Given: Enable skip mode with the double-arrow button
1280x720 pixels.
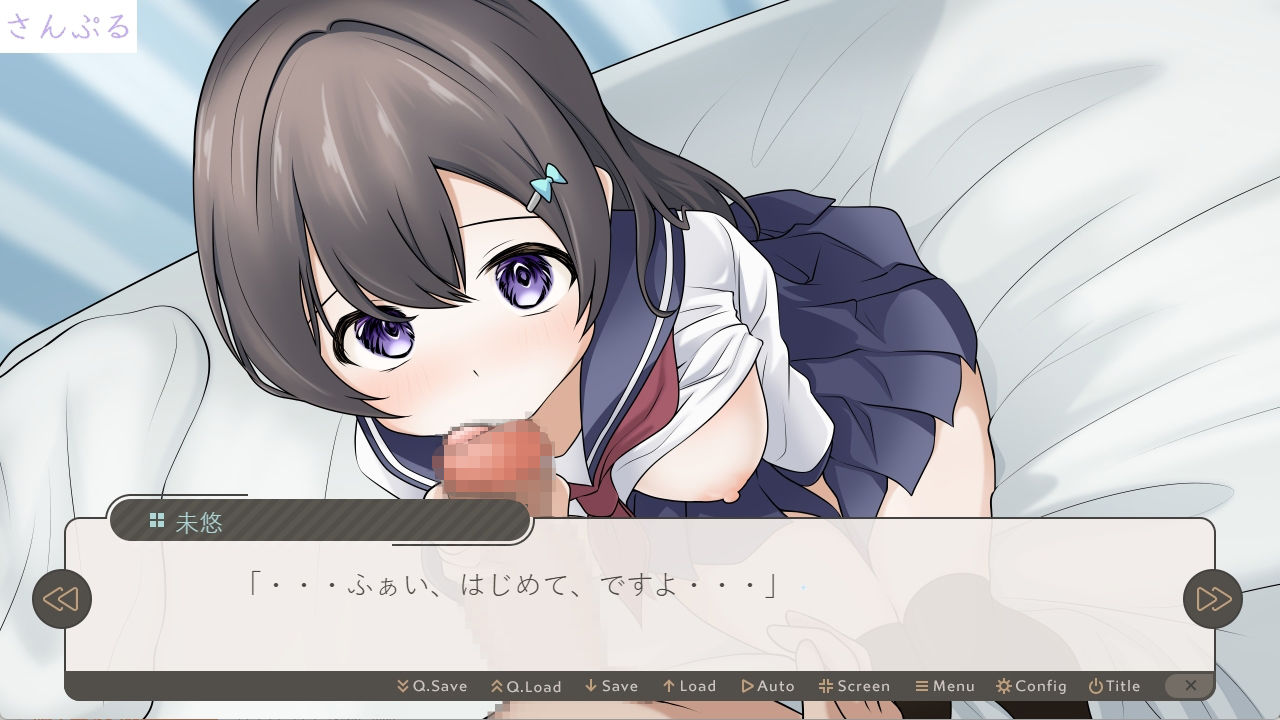Looking at the screenshot, I should (1213, 598).
